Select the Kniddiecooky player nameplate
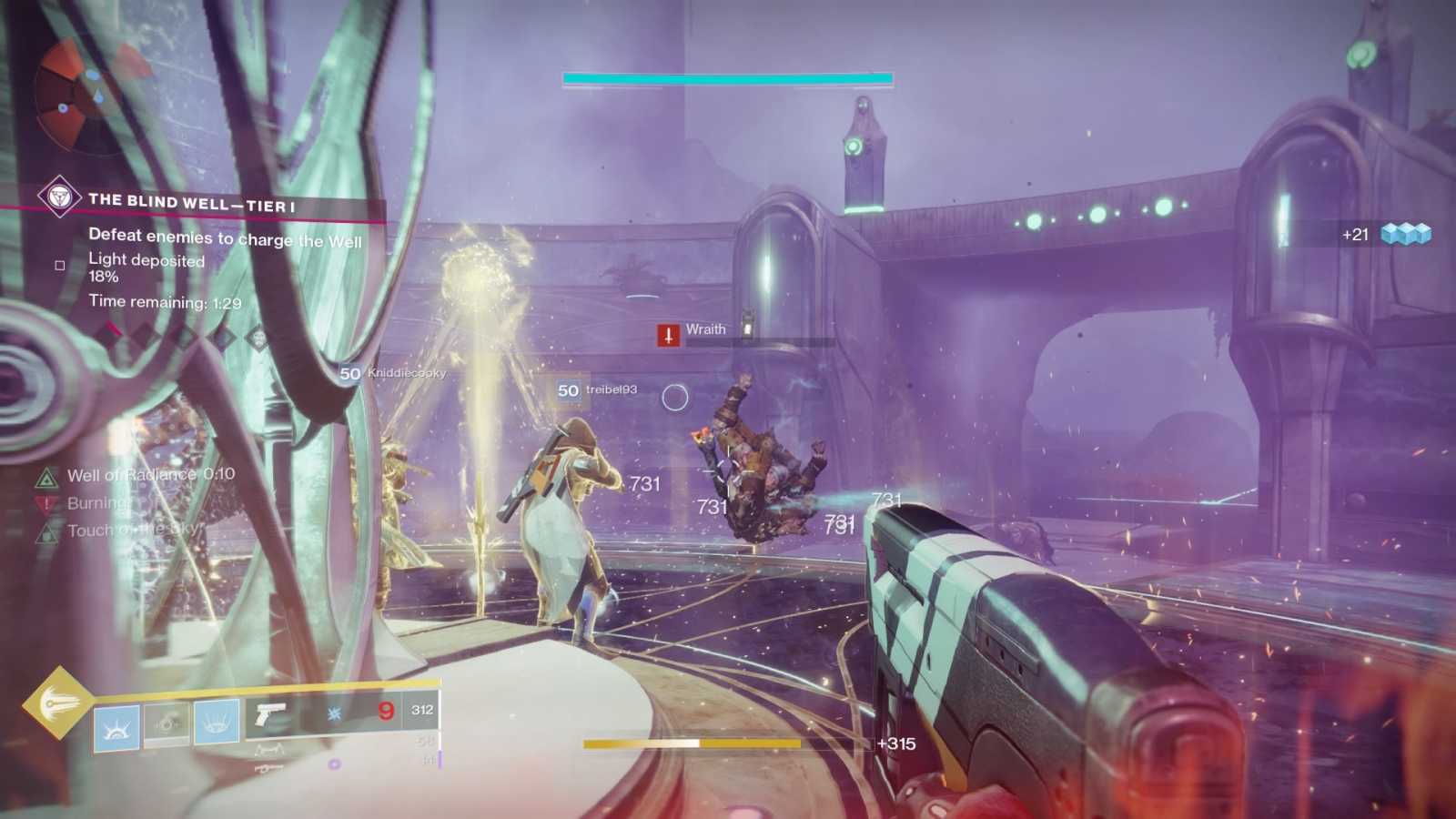 point(393,373)
